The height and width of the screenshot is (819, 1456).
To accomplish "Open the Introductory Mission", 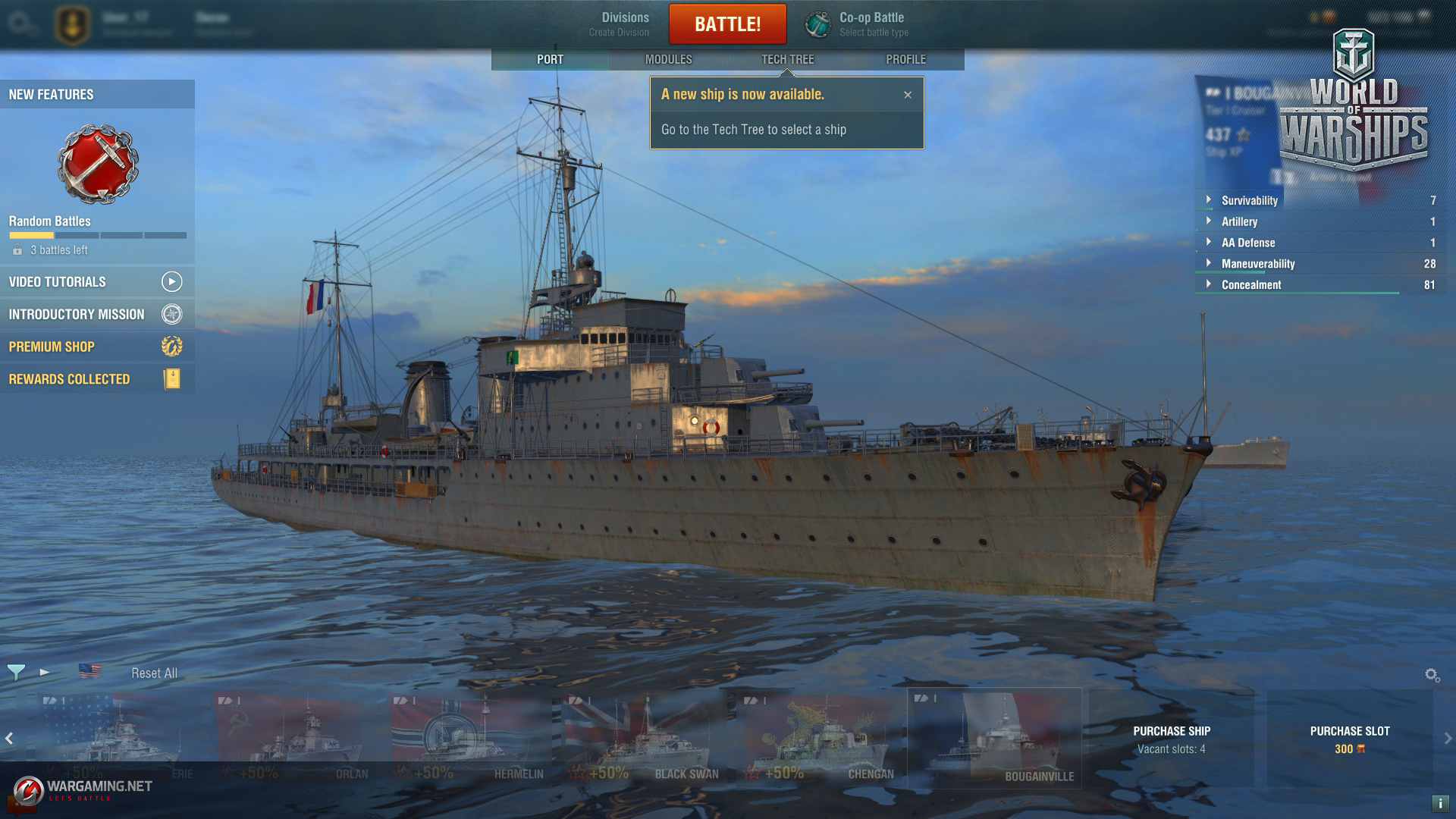I will (x=96, y=315).
